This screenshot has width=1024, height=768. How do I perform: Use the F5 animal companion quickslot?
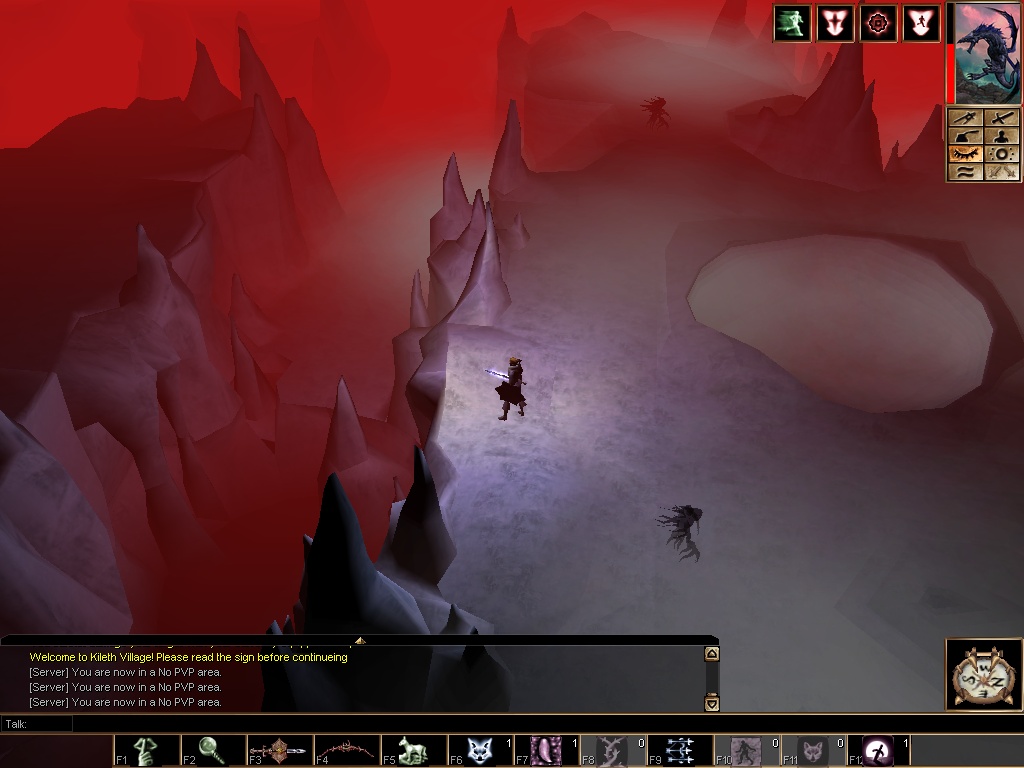412,750
